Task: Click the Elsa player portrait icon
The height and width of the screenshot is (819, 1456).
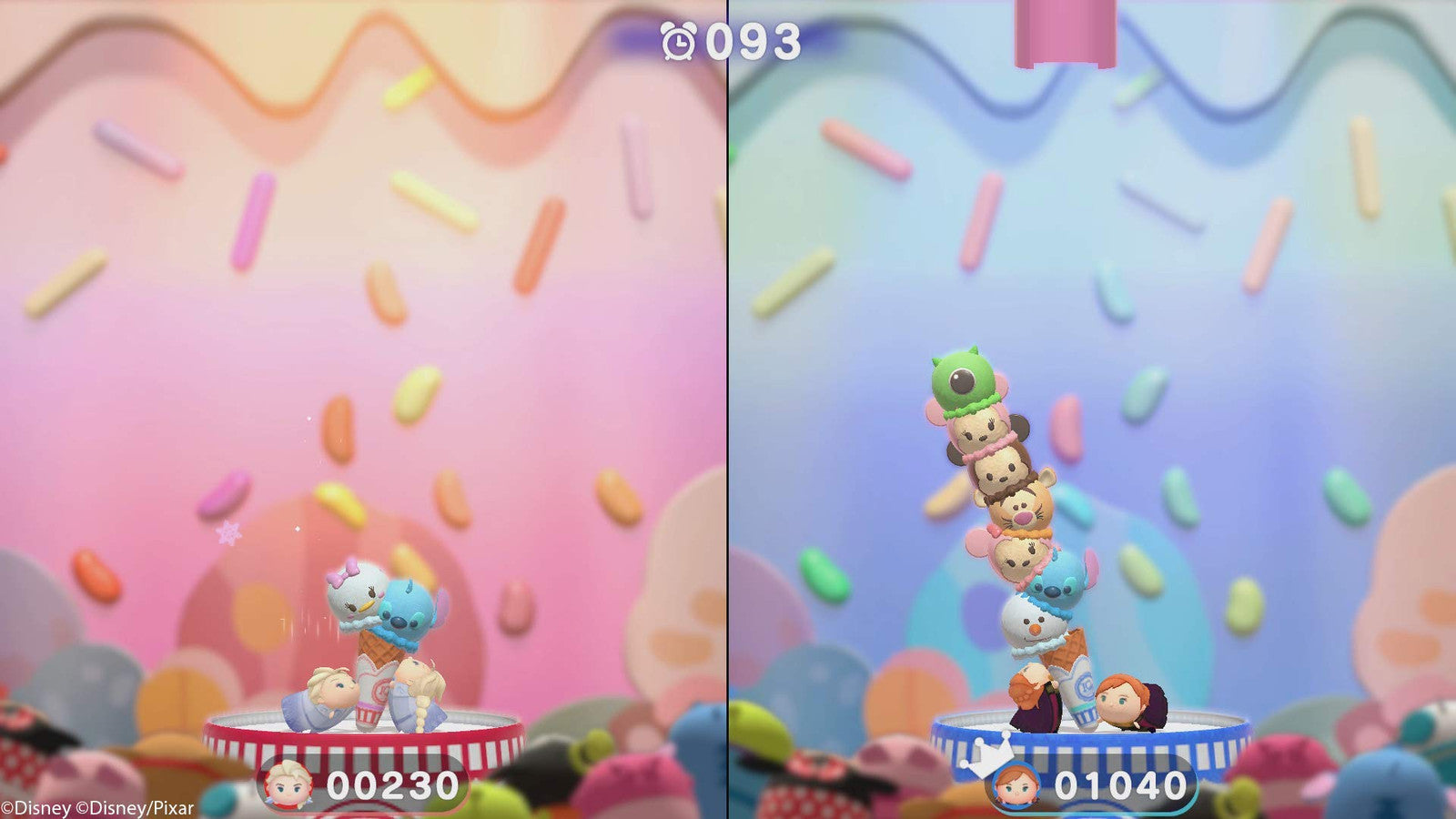Action: 288,784
